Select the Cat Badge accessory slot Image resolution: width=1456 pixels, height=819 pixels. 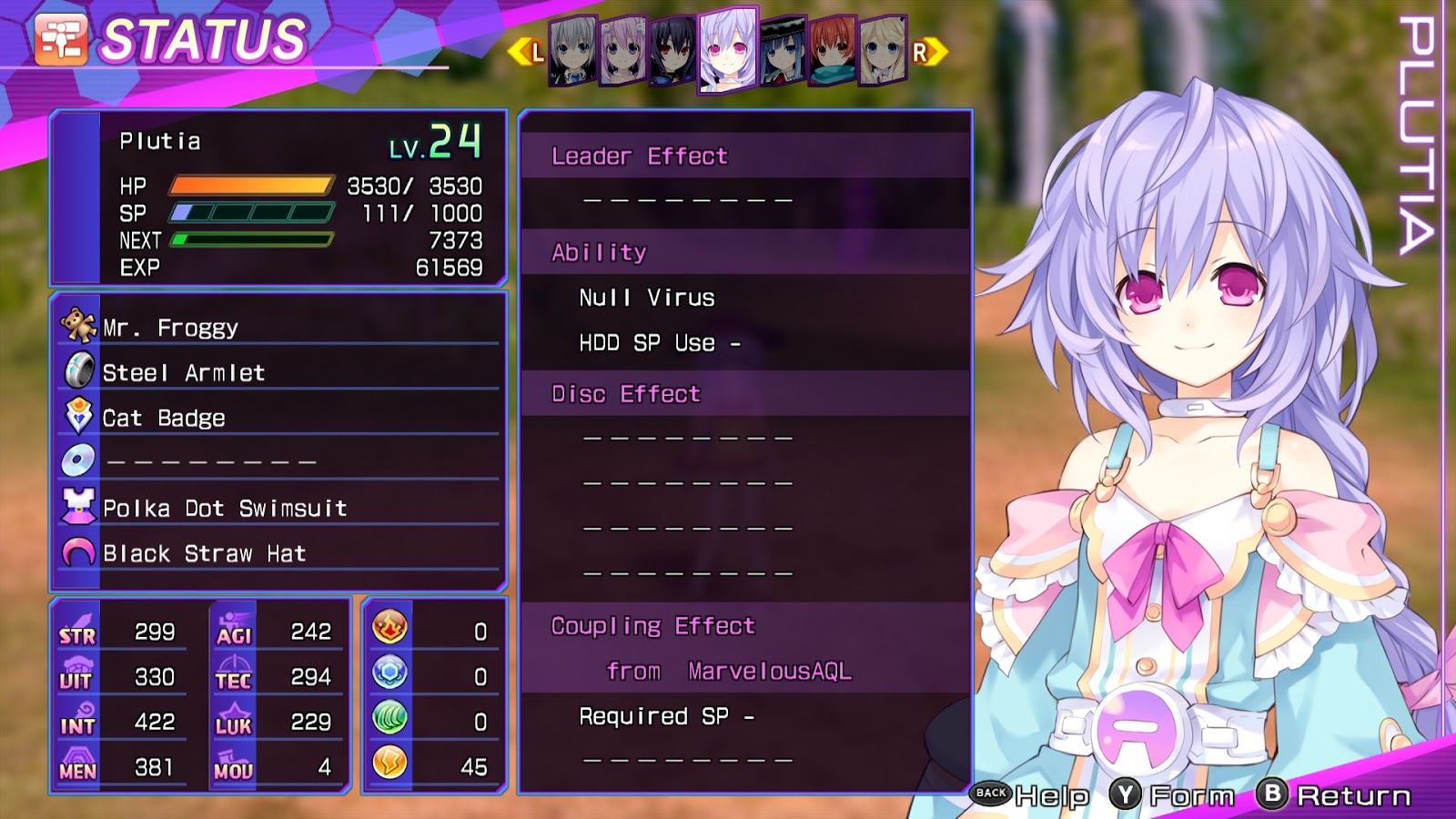pyautogui.click(x=278, y=418)
